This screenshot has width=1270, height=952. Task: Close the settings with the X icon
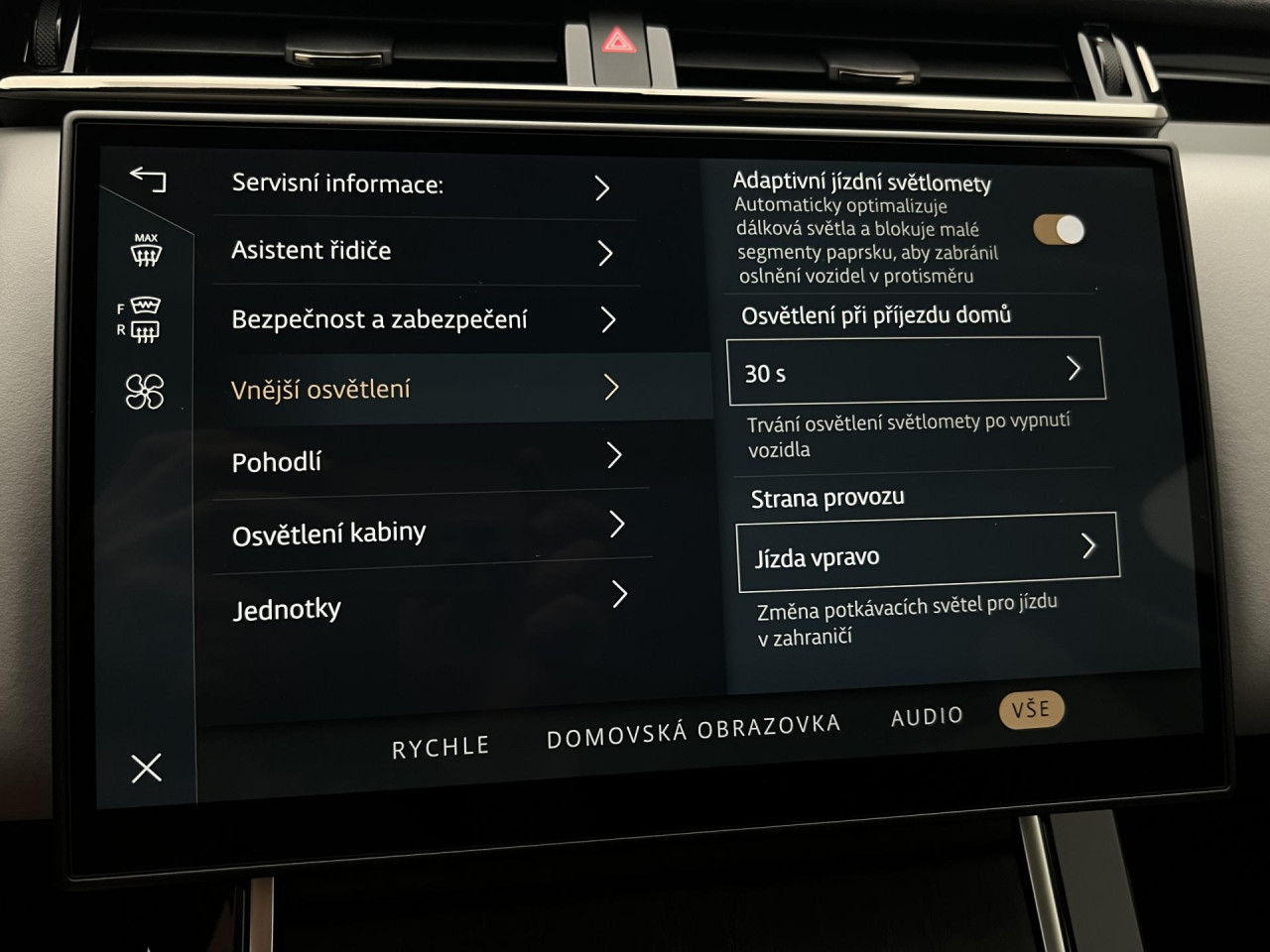(146, 767)
